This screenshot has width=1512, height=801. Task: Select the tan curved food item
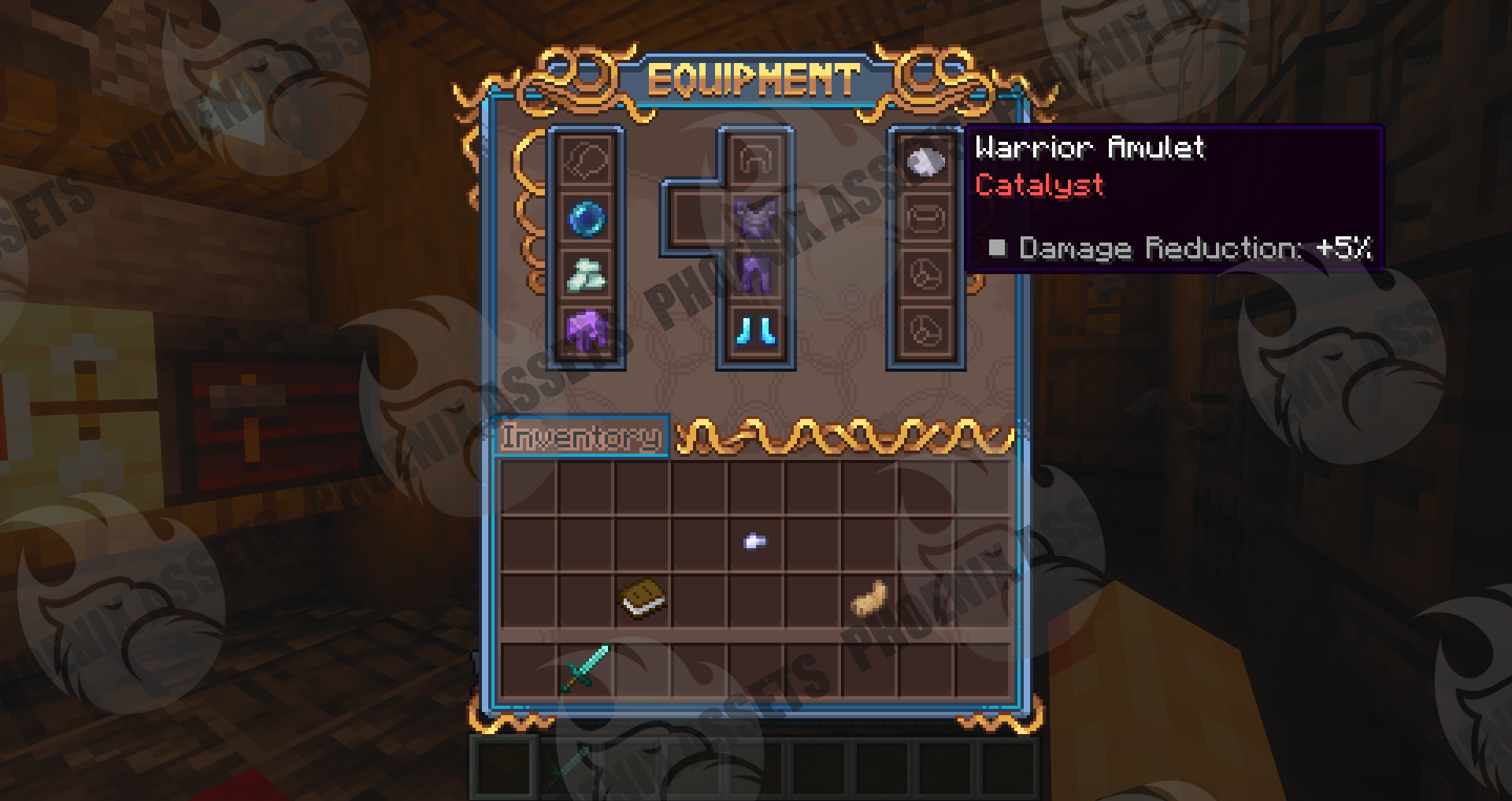869,598
